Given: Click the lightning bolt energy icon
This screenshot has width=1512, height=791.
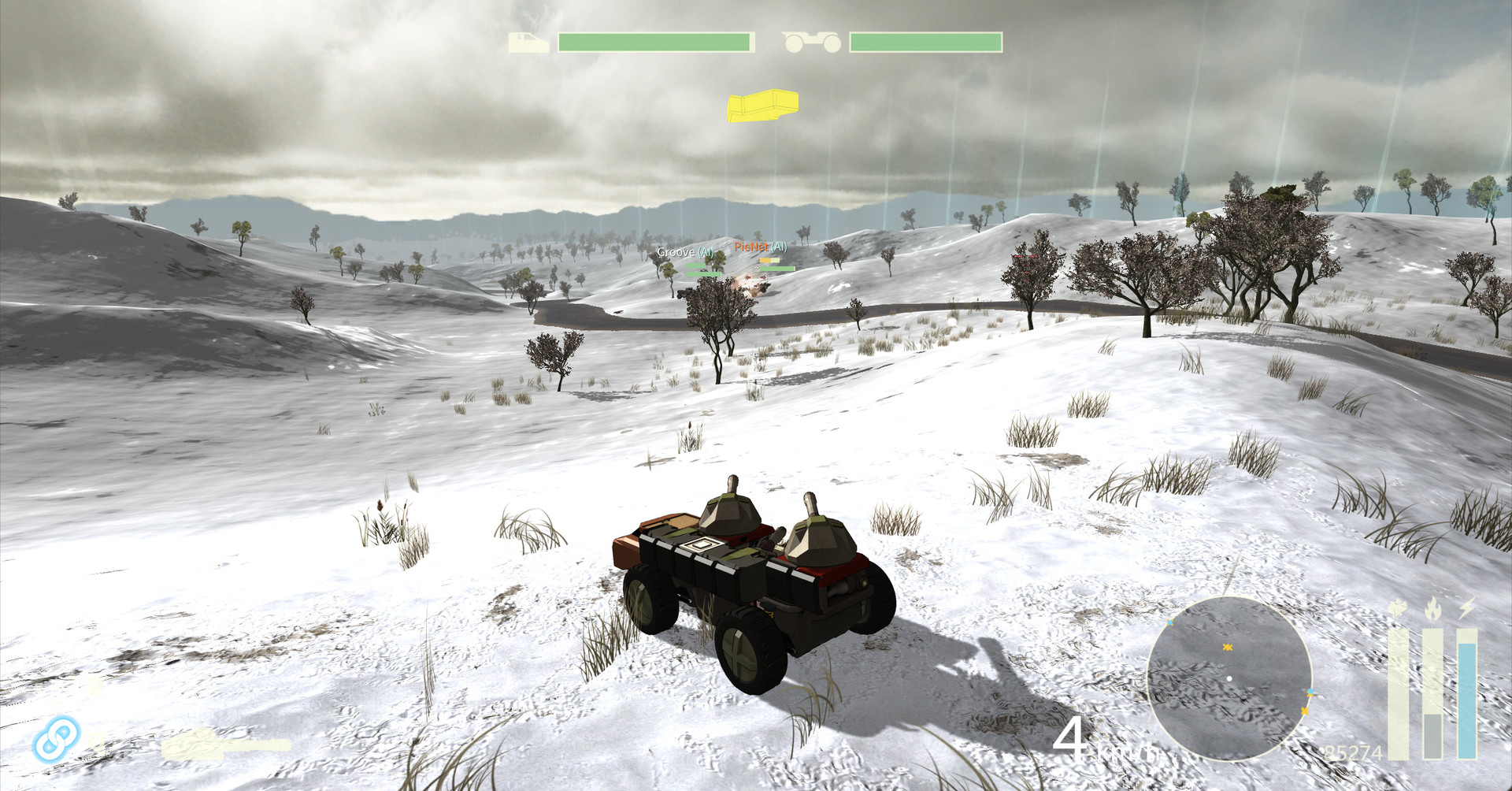Looking at the screenshot, I should (1467, 608).
